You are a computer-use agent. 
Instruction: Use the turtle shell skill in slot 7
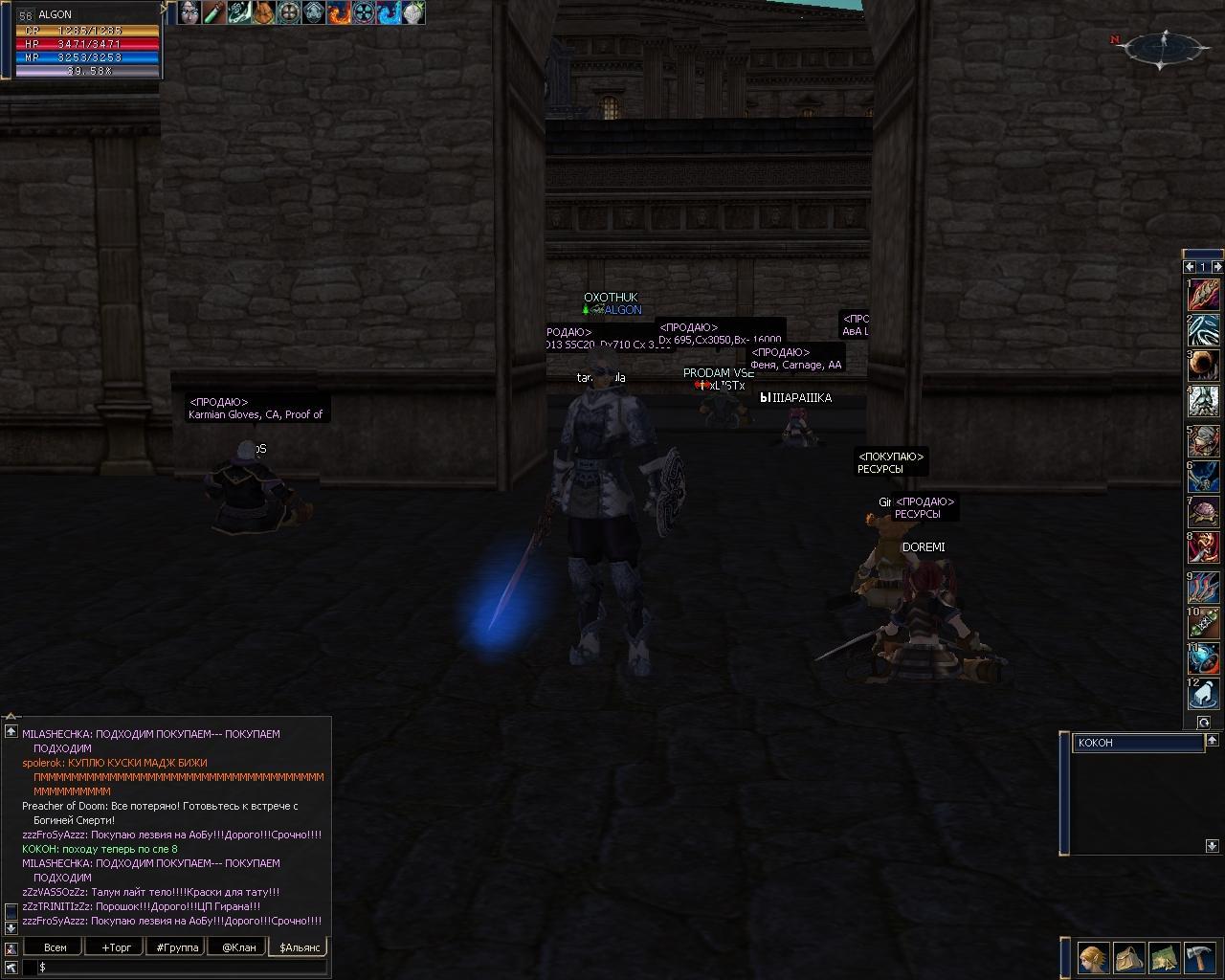[x=1204, y=512]
